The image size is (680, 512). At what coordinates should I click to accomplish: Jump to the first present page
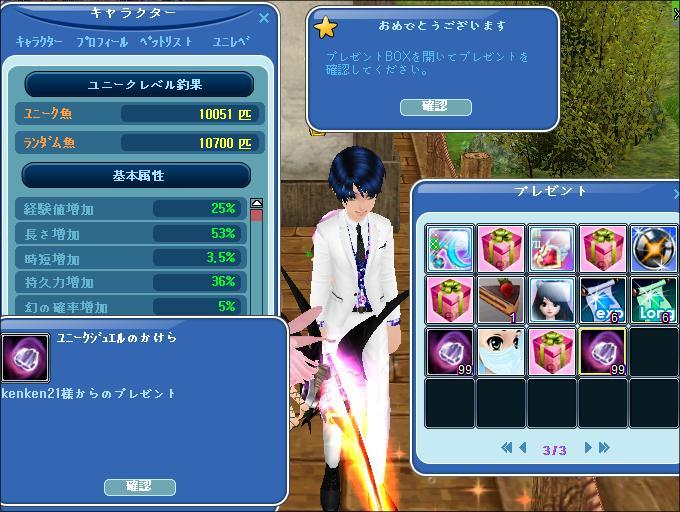tap(506, 449)
